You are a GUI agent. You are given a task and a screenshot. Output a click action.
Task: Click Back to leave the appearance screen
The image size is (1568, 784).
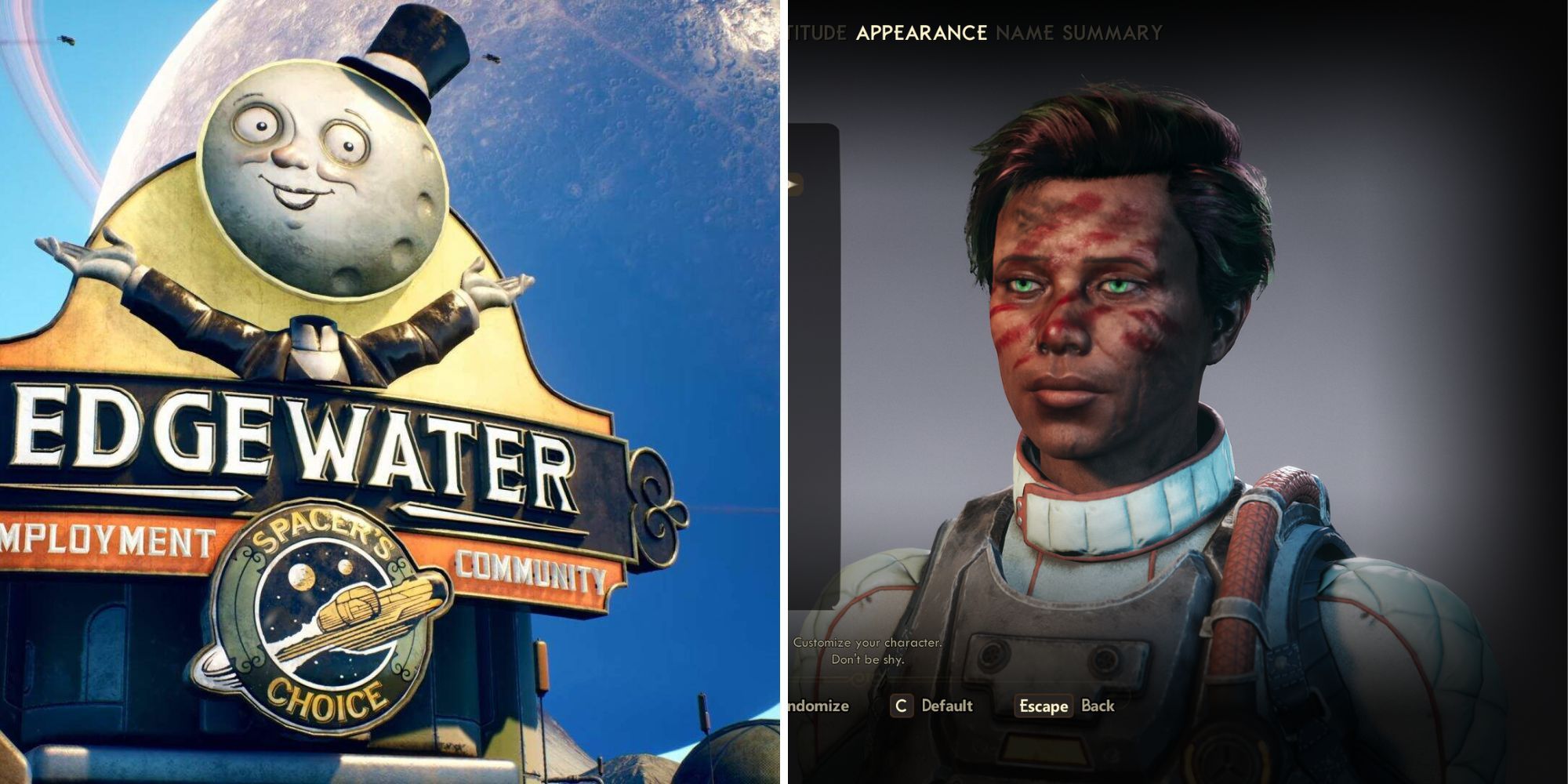click(x=1098, y=706)
